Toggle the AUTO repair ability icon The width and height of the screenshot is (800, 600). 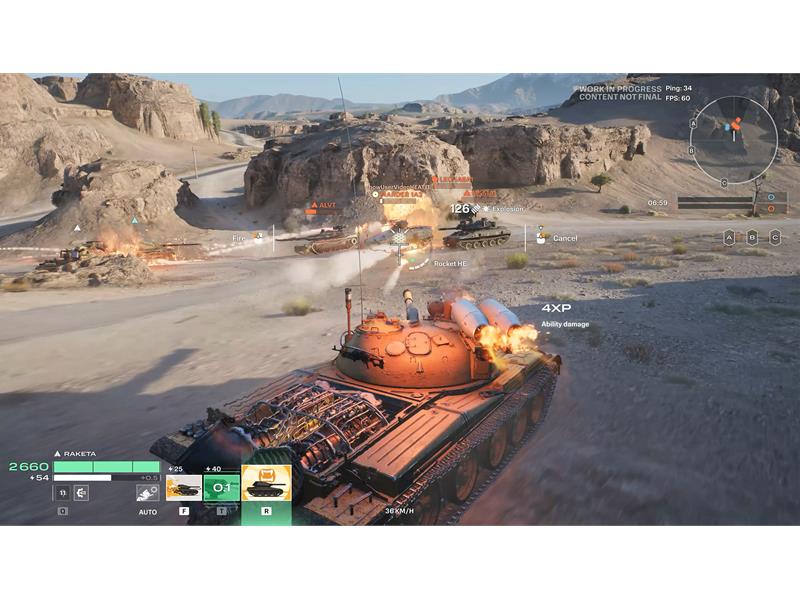[x=148, y=492]
